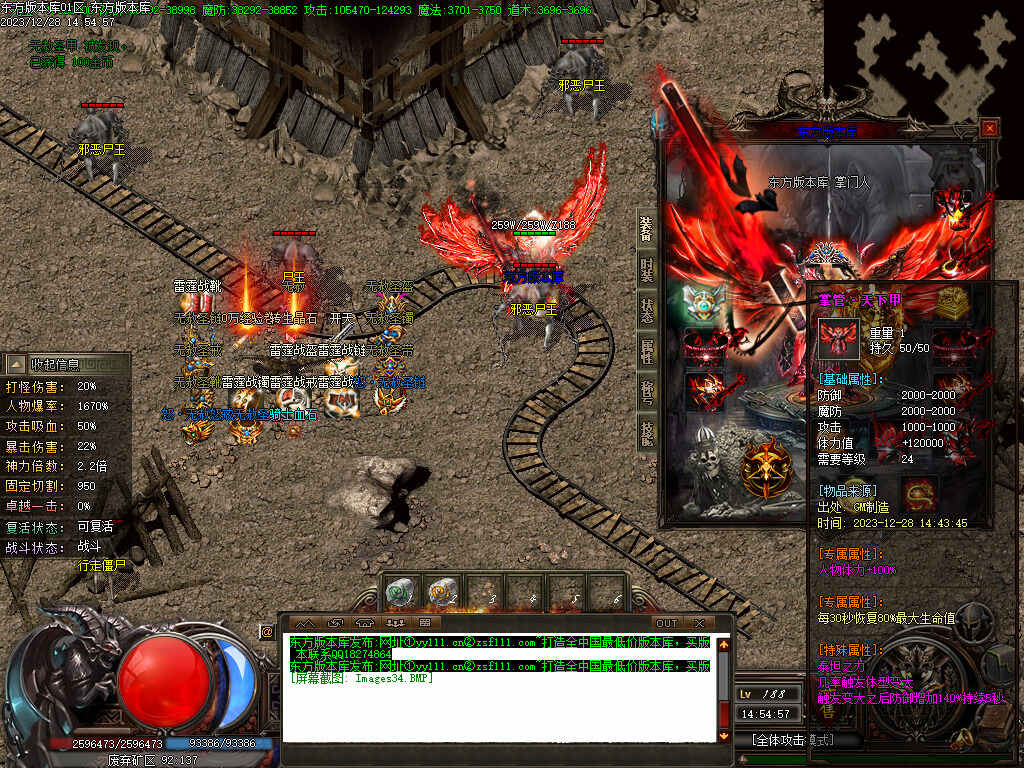Select the golden seal equipment slot
This screenshot has height=768, width=1024.
pos(951,300)
